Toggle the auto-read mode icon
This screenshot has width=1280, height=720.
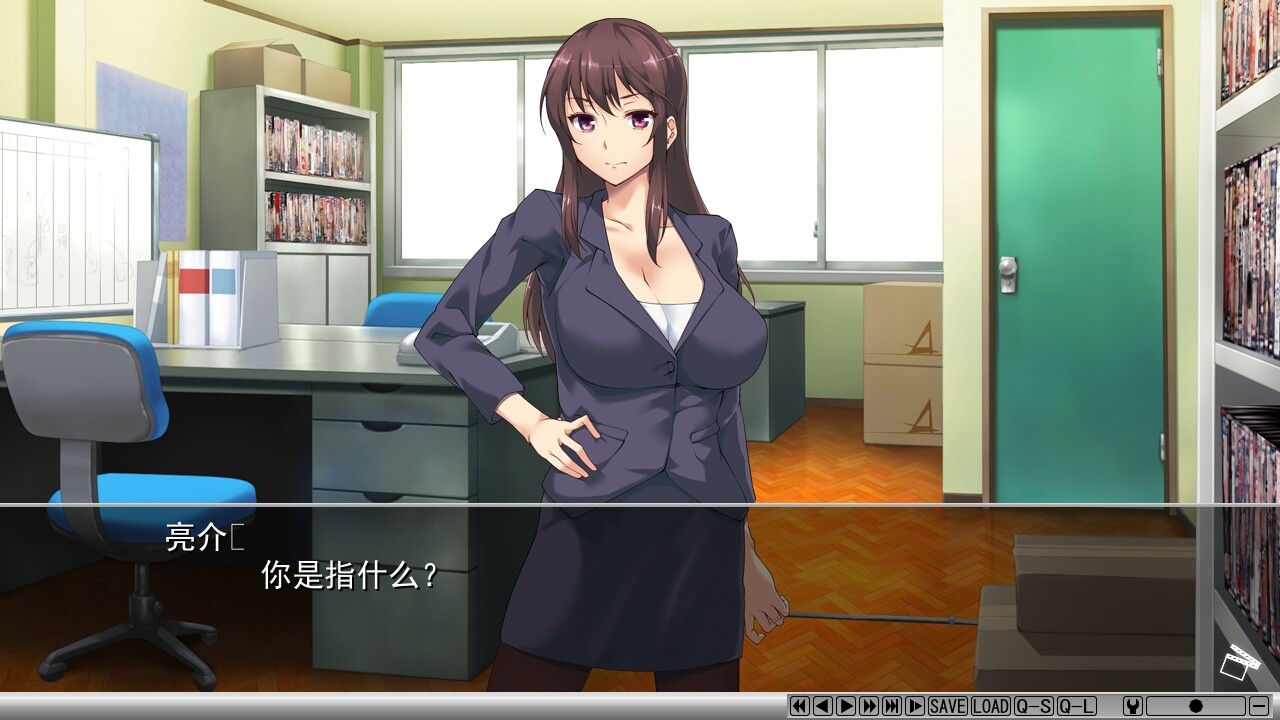(916, 707)
